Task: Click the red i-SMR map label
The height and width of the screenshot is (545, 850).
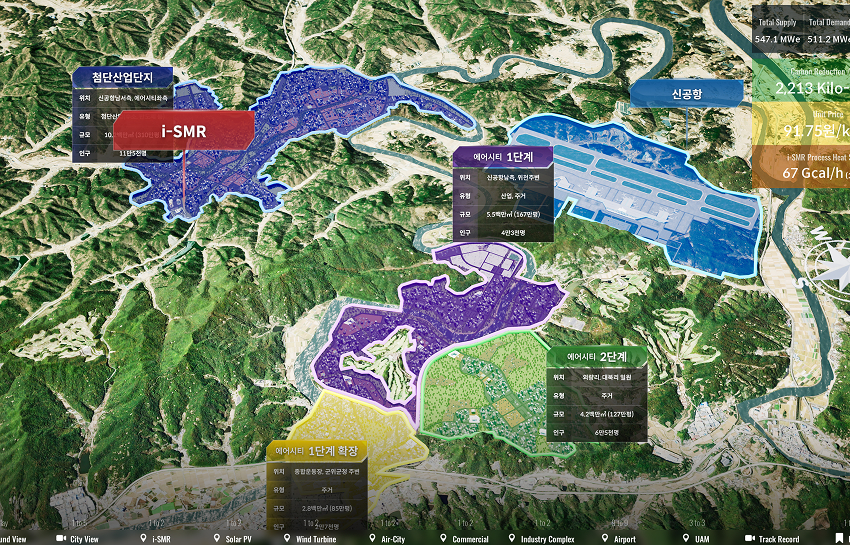Action: [184, 130]
